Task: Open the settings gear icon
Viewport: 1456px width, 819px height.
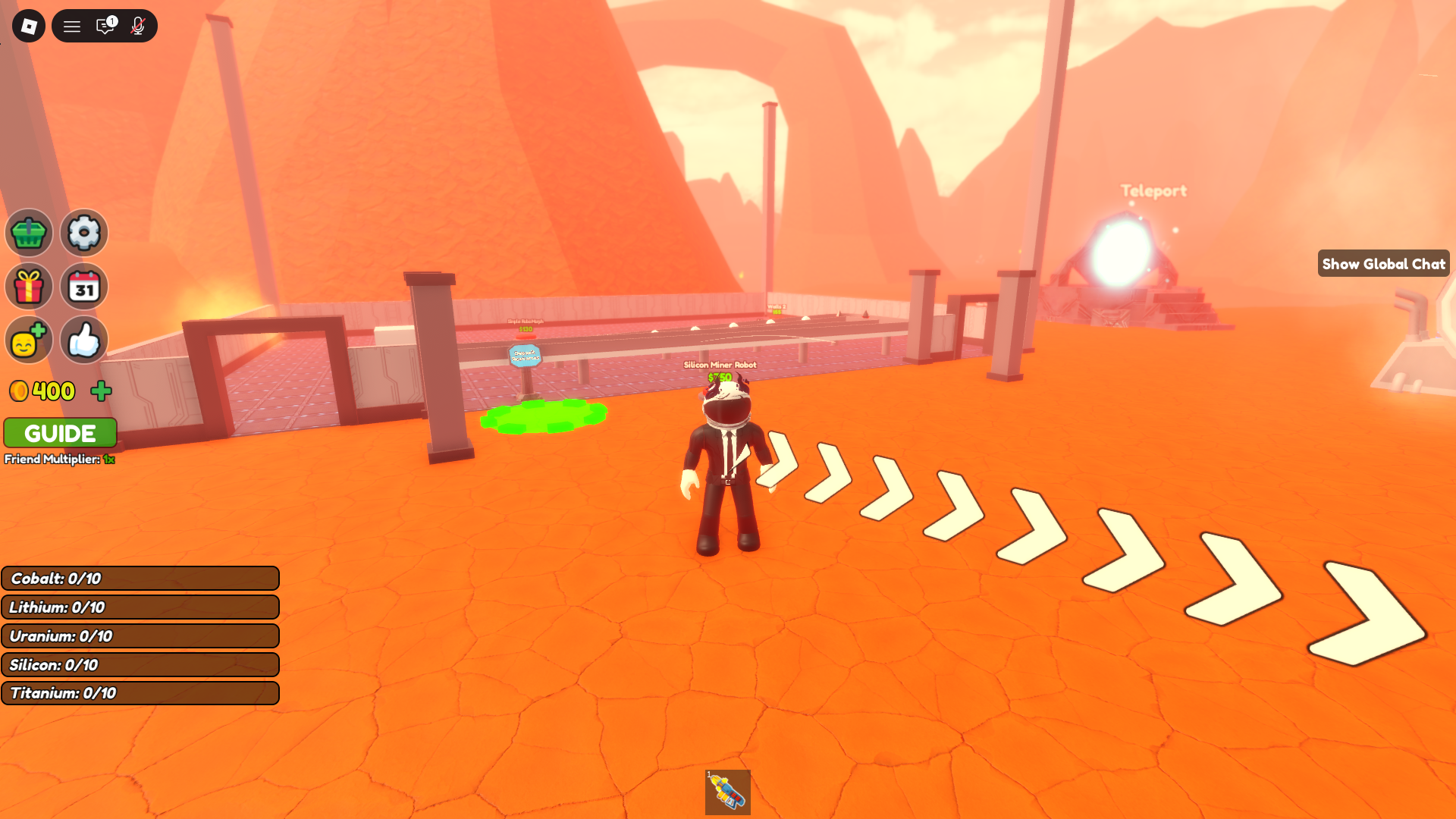Action: pos(83,233)
